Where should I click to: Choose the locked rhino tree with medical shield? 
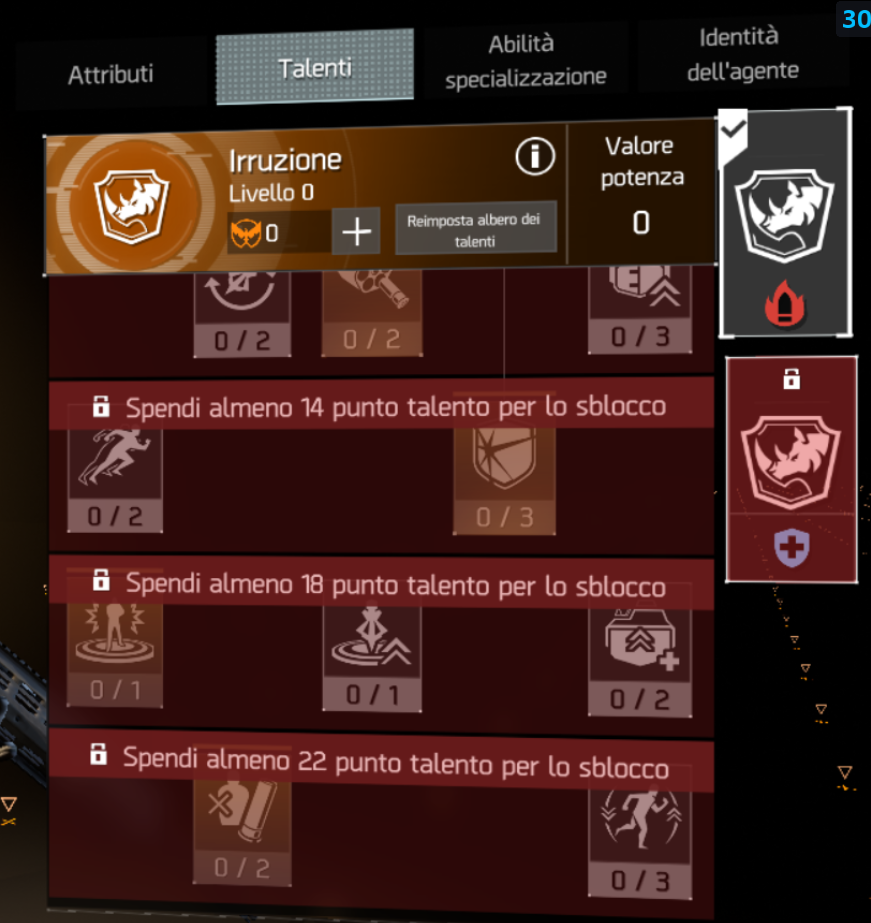[791, 468]
